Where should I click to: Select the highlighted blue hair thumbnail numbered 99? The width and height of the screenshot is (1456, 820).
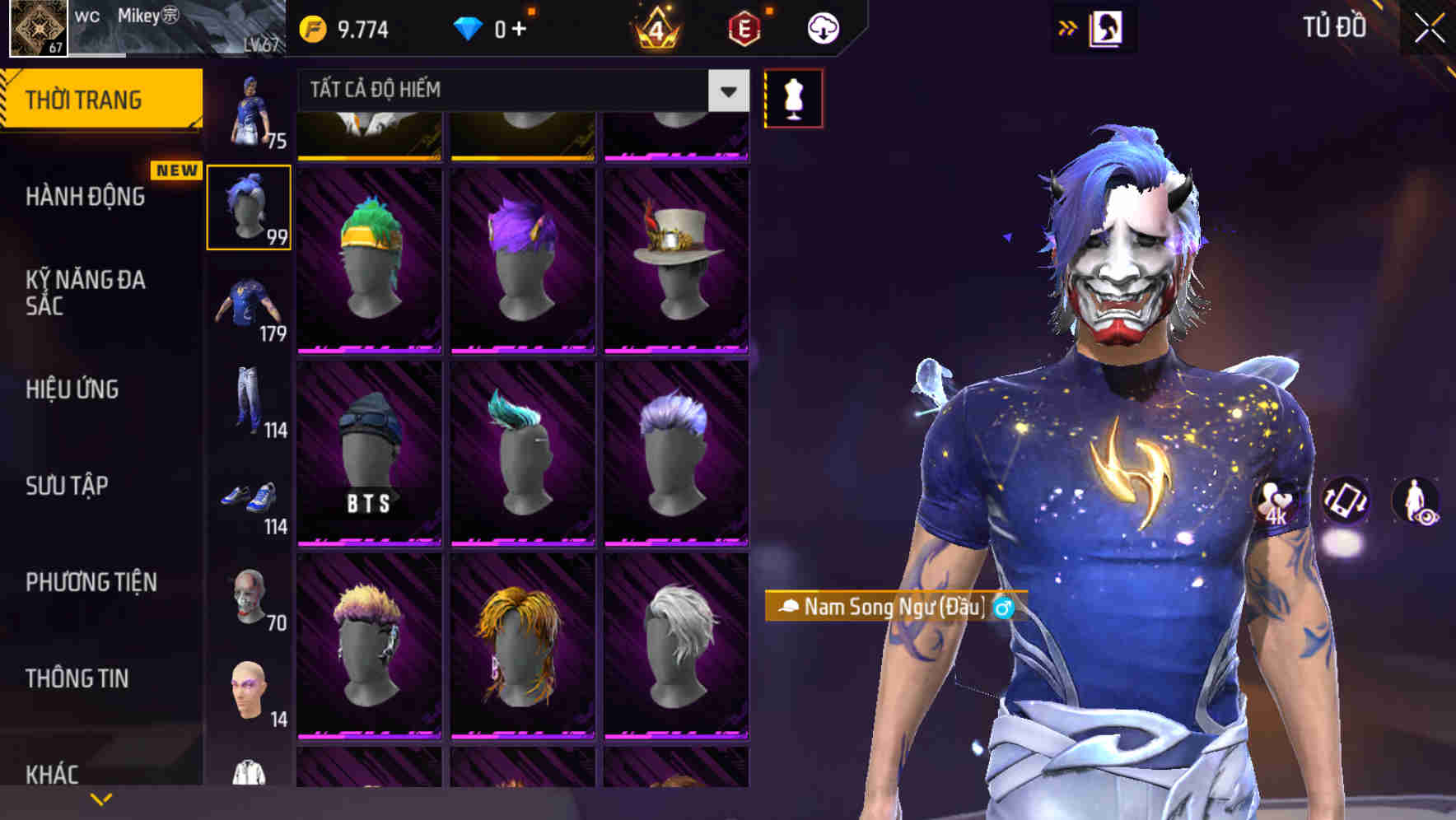click(250, 206)
